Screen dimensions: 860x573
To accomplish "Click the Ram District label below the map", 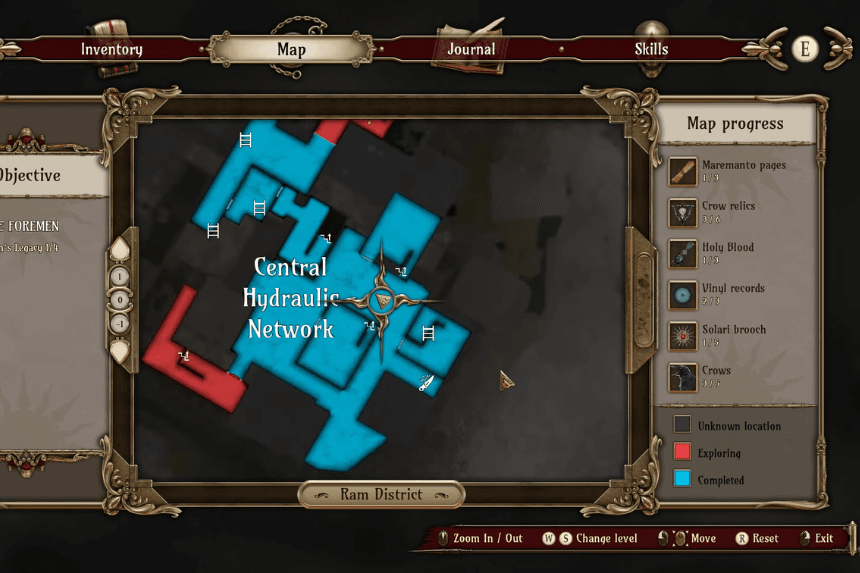I will (x=381, y=494).
